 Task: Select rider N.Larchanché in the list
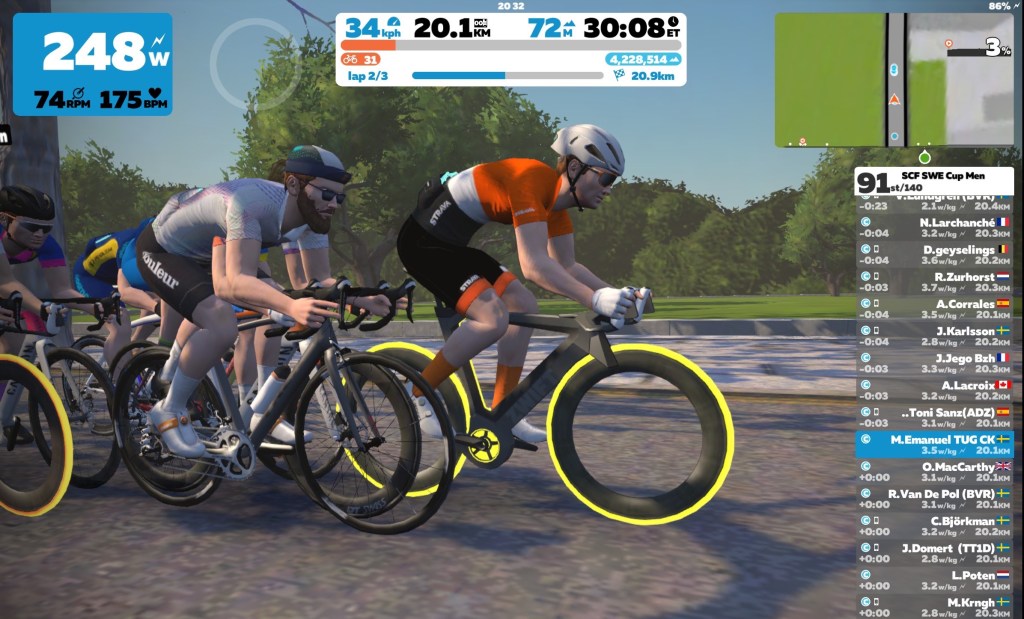tap(934, 228)
